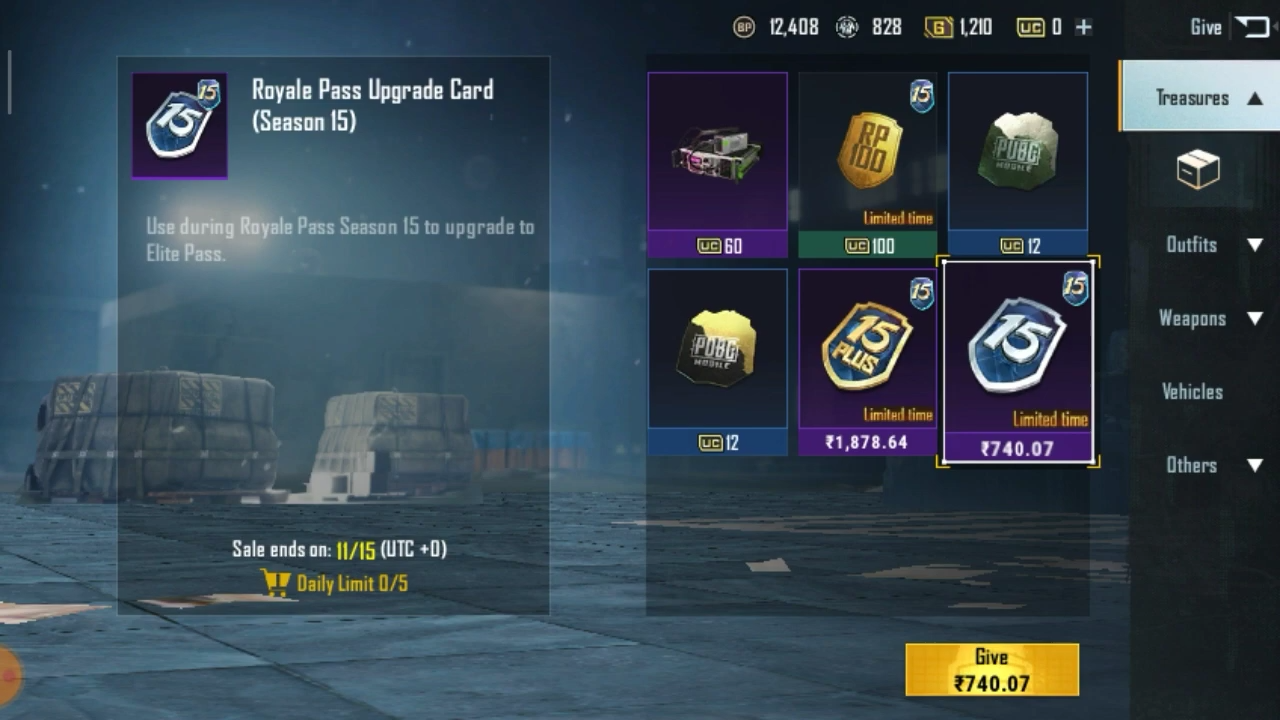Switch to the Vehicles category
Image resolution: width=1280 pixels, height=720 pixels.
click(1192, 391)
